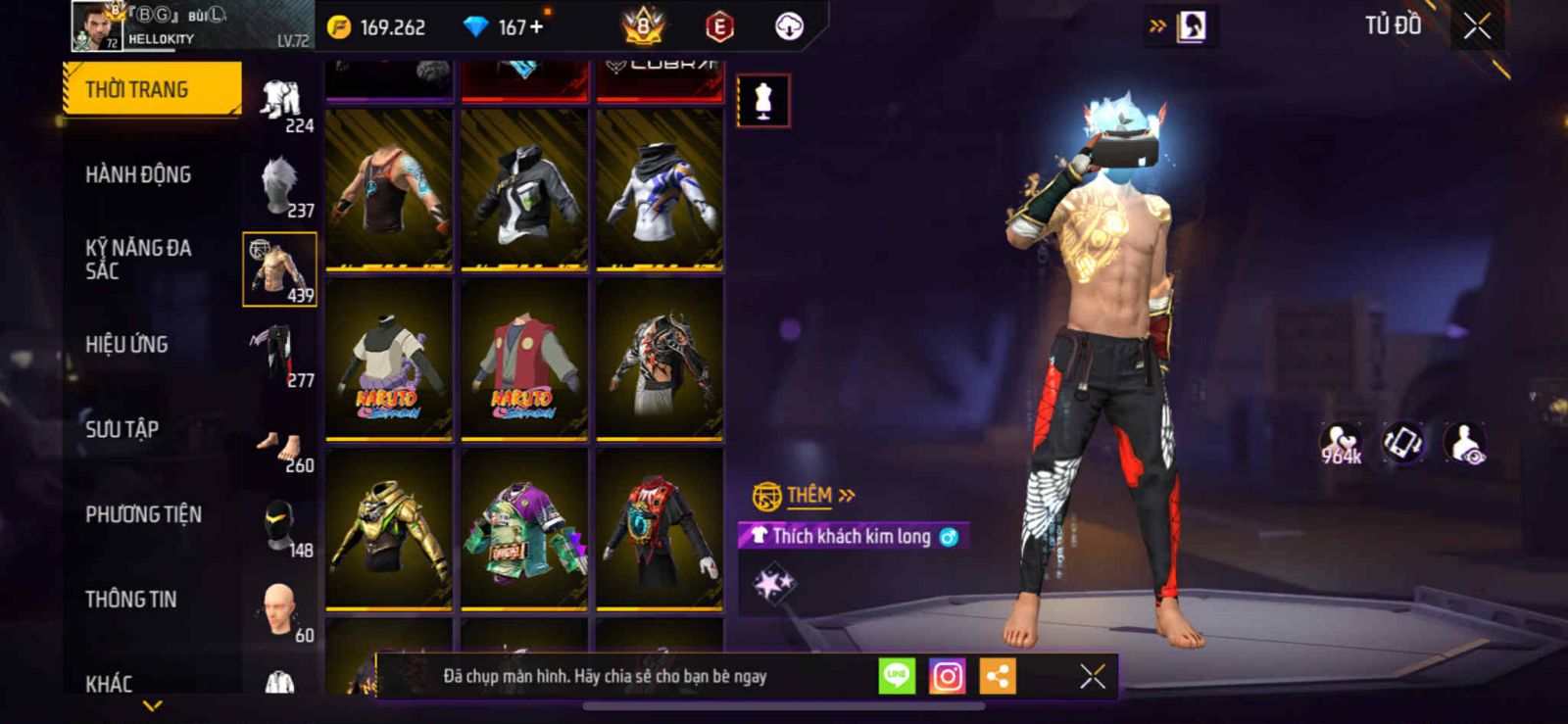The width and height of the screenshot is (1568, 724).
Task: Open the Thời Trang tab
Action: 152,89
